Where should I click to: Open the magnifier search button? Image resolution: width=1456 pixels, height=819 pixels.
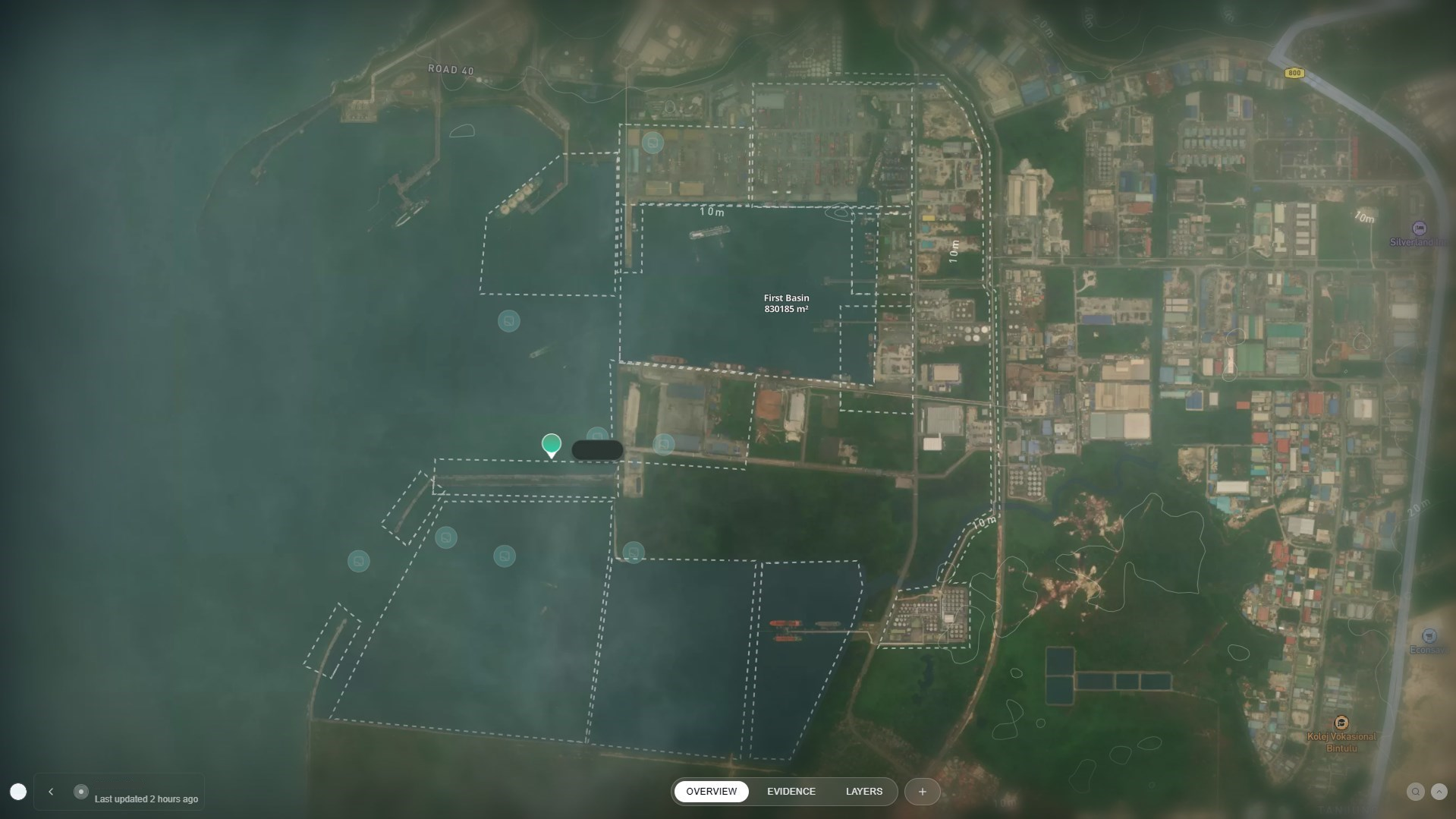click(1415, 792)
